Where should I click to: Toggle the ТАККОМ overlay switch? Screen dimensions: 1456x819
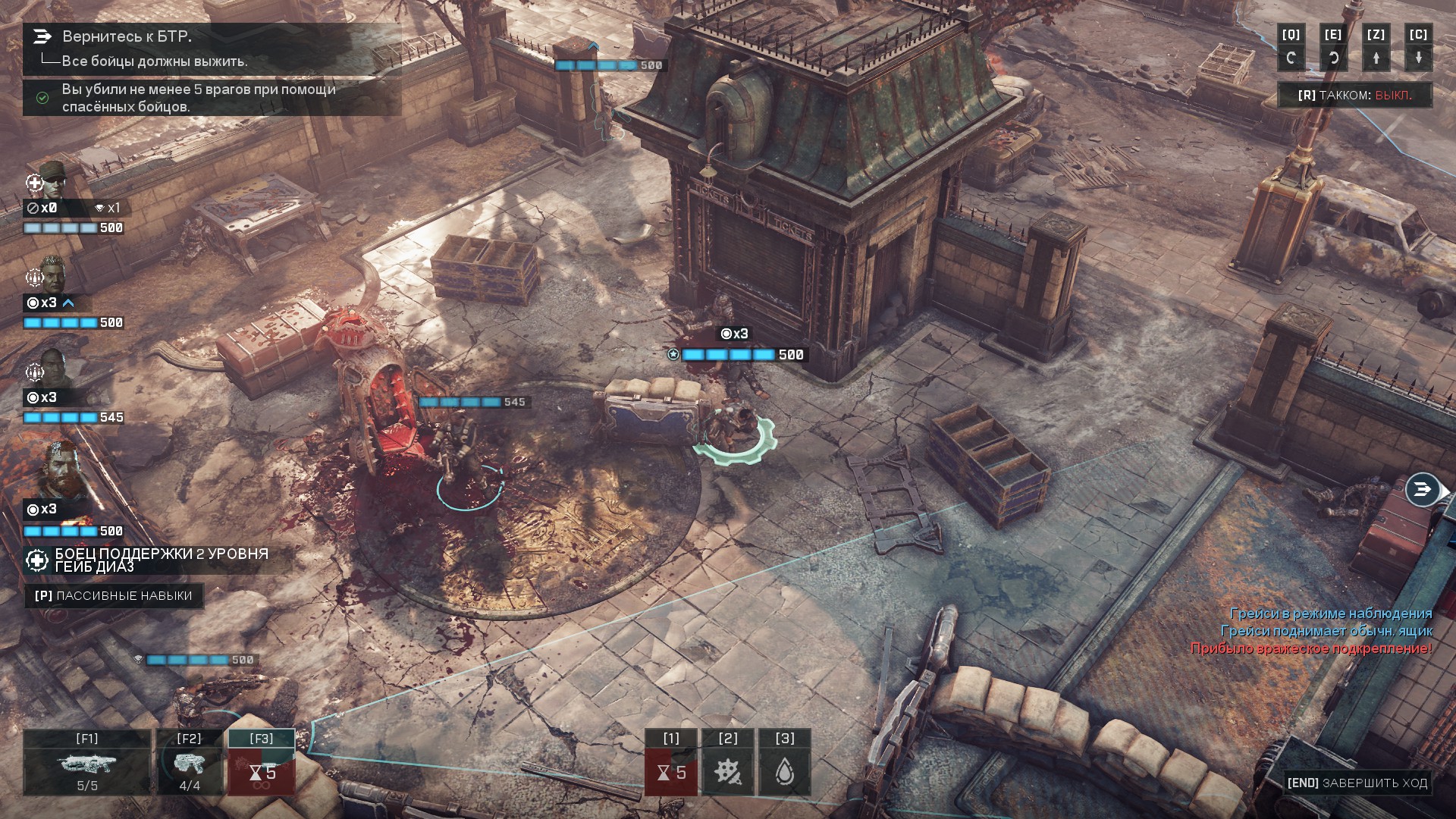point(1354,96)
